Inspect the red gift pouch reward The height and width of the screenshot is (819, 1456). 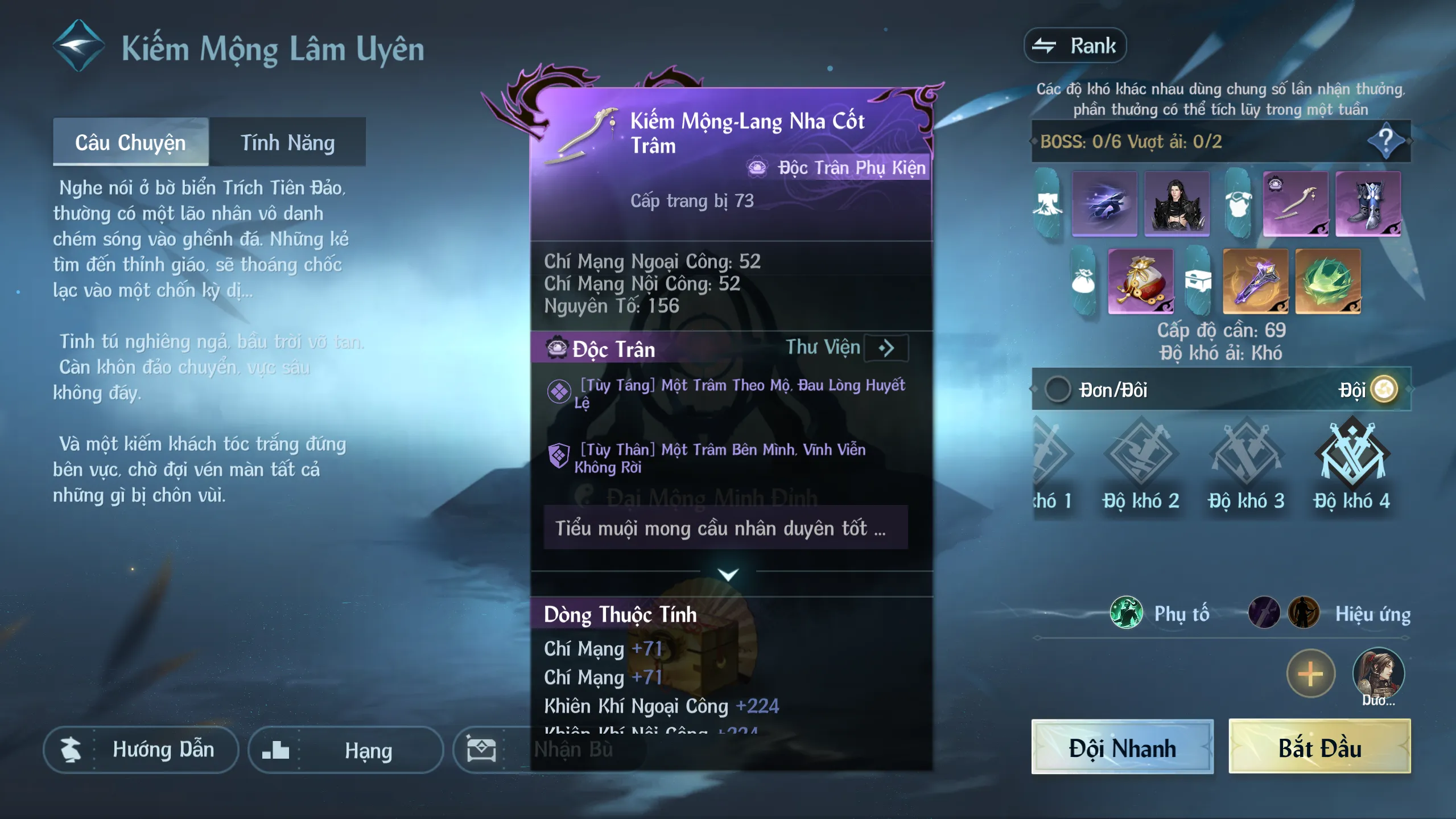pos(1141,281)
